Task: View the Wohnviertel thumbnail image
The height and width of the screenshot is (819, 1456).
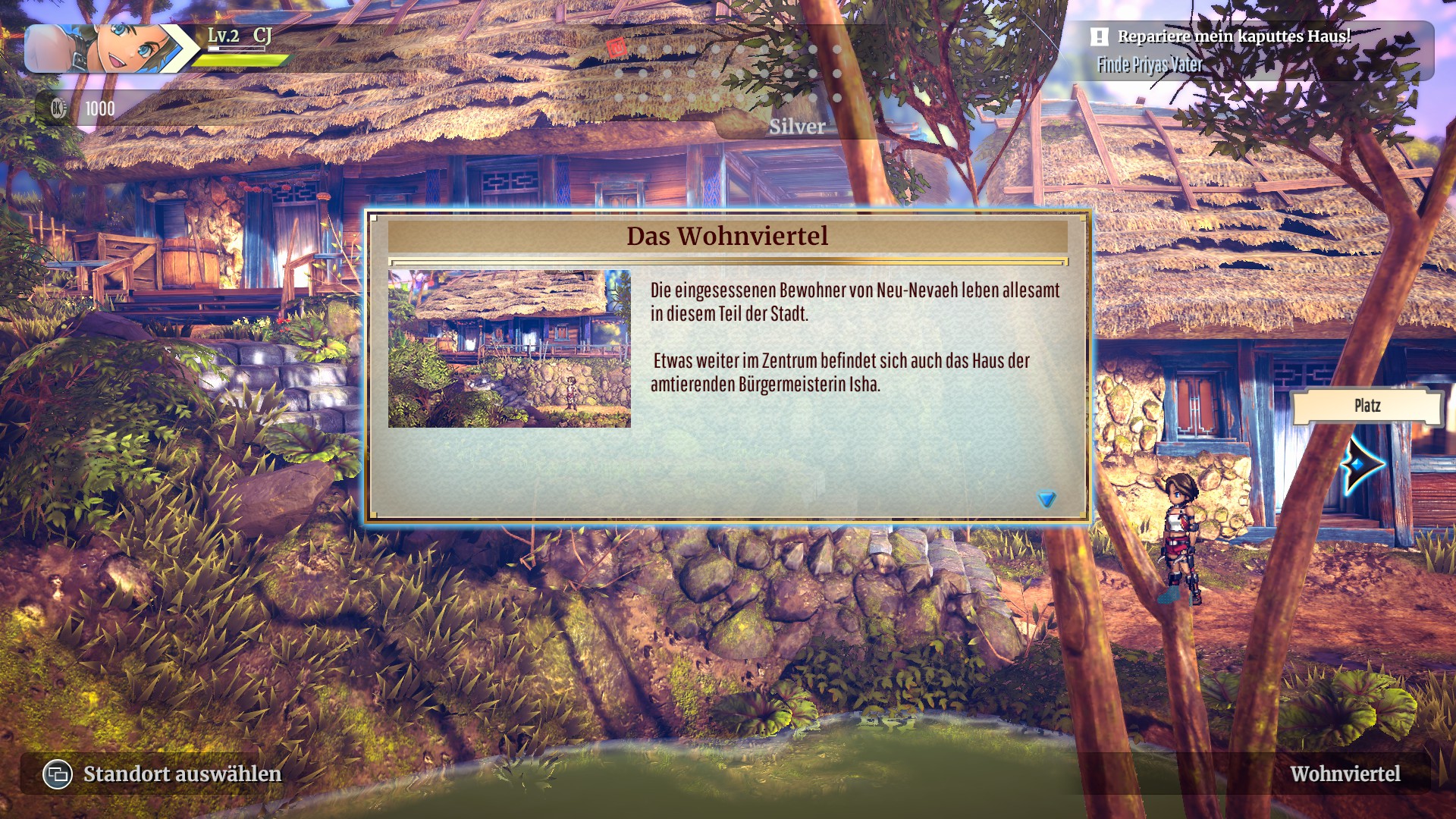Action: 509,349
